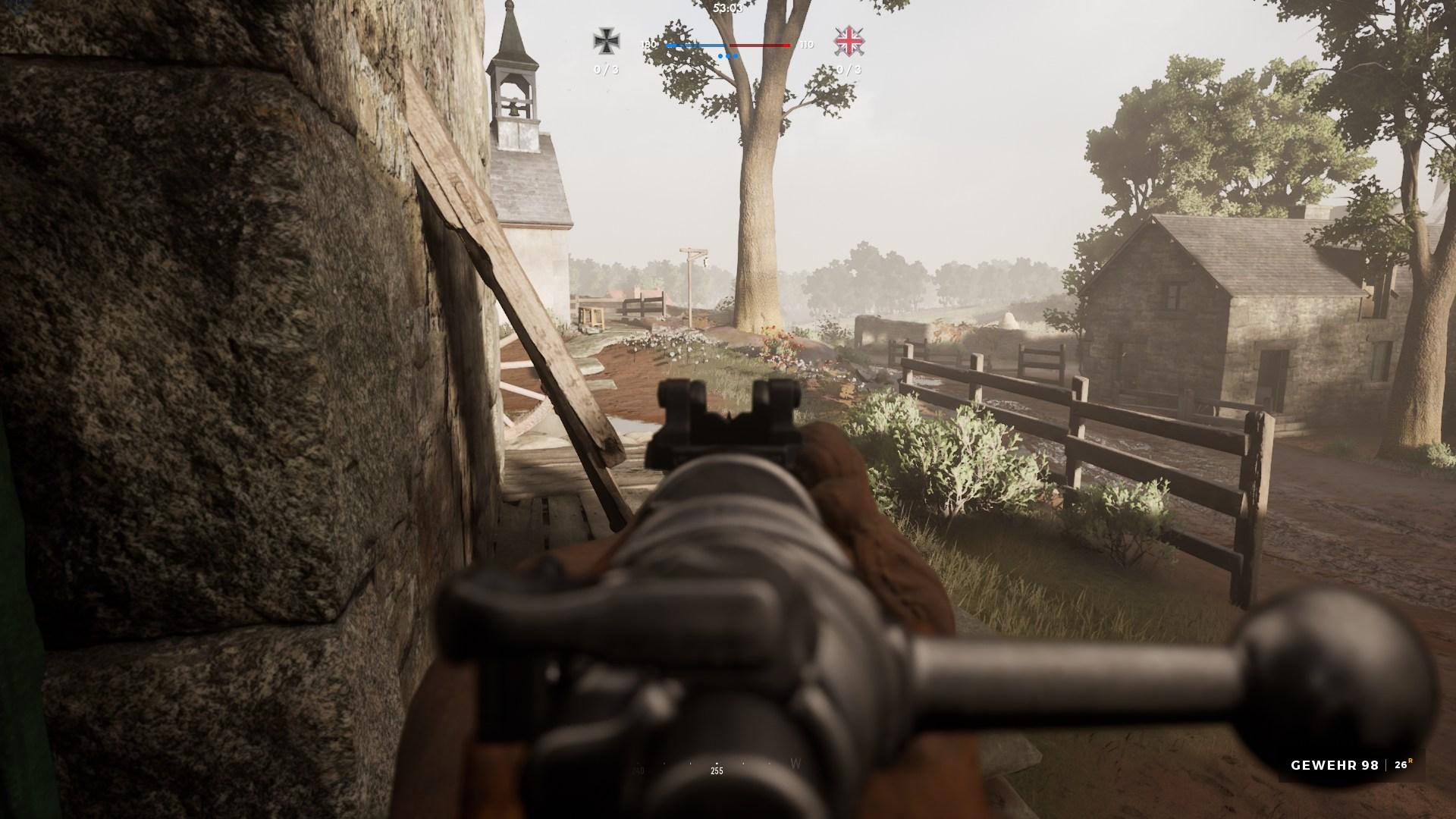
Task: Click the German Iron Cross team icon
Action: click(605, 41)
